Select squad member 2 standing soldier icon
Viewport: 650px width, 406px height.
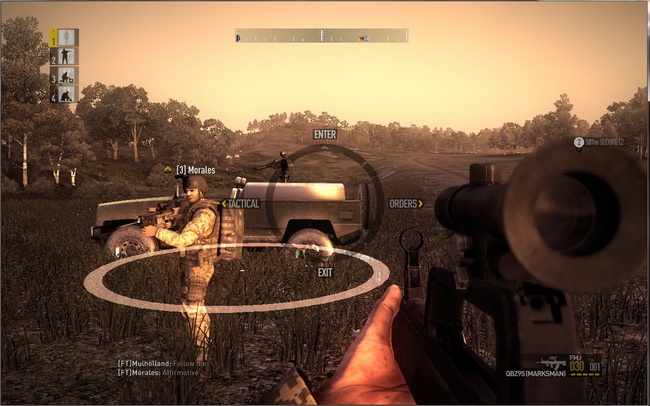tap(65, 57)
